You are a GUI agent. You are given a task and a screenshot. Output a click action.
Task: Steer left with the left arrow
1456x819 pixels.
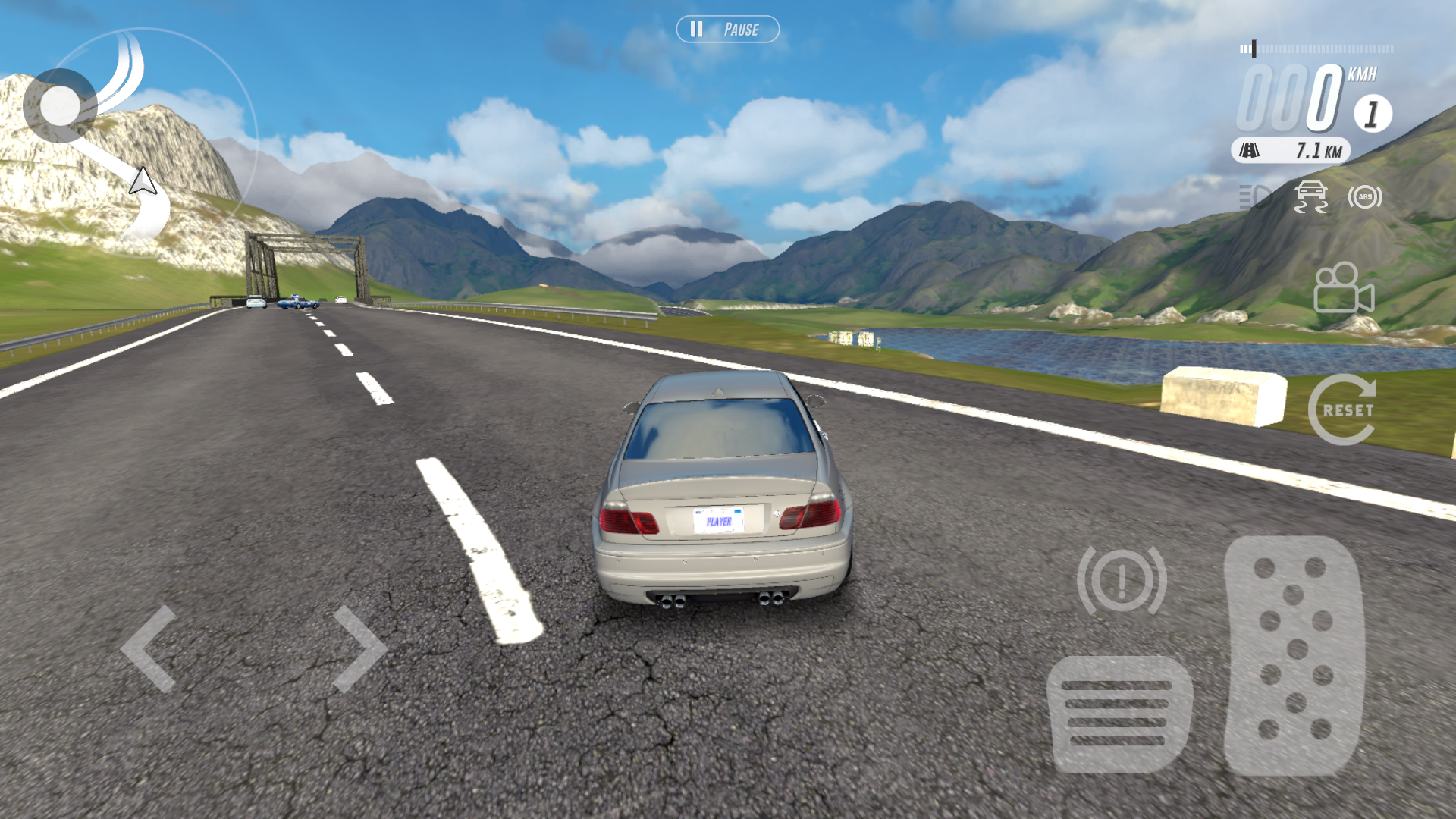(149, 649)
